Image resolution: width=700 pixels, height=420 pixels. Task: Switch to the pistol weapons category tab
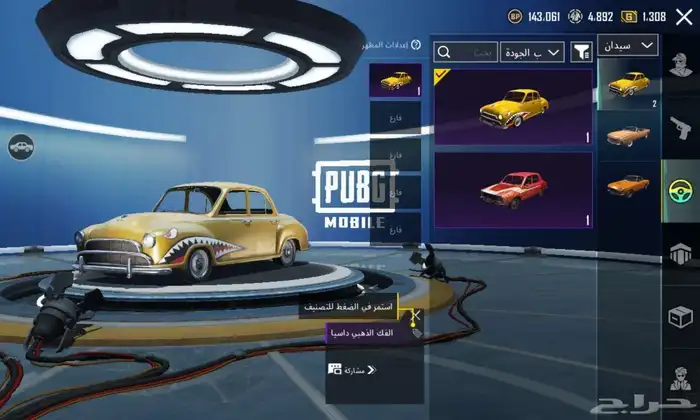[680, 127]
